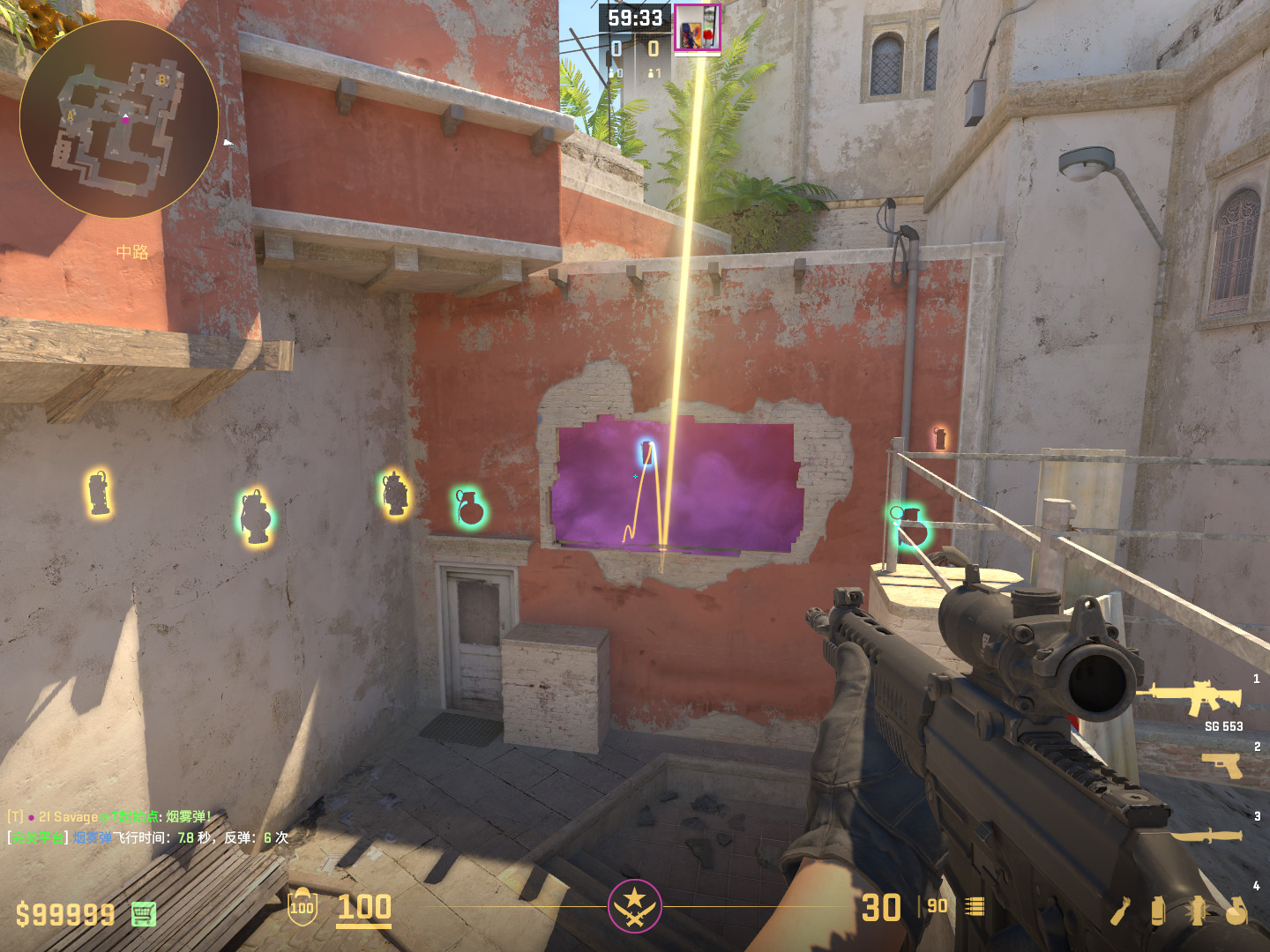The image size is (1270, 952).
Task: Click the circular radar minimap
Action: pos(119,119)
